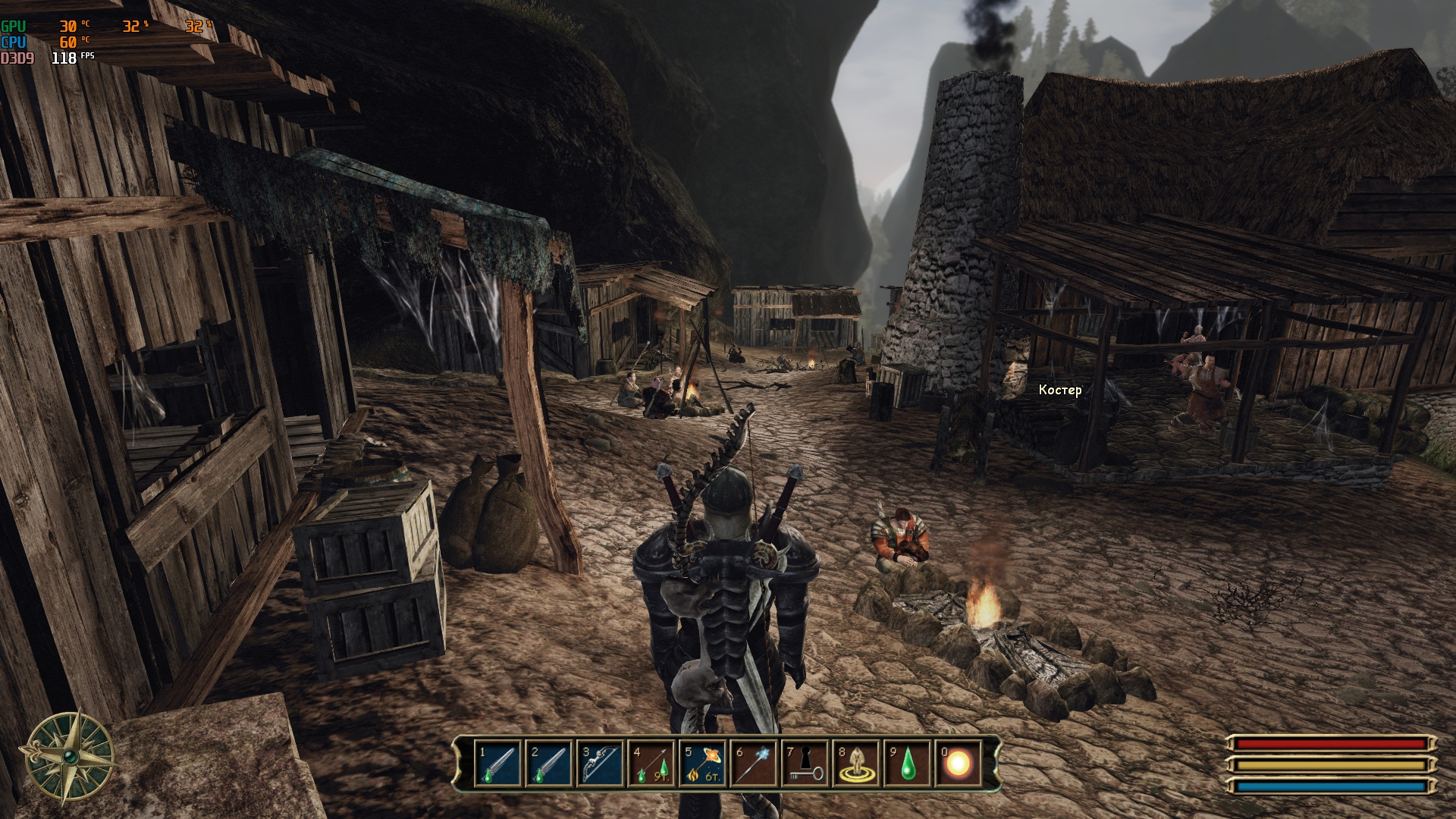Pick the fire staff in slot 5

point(703,763)
